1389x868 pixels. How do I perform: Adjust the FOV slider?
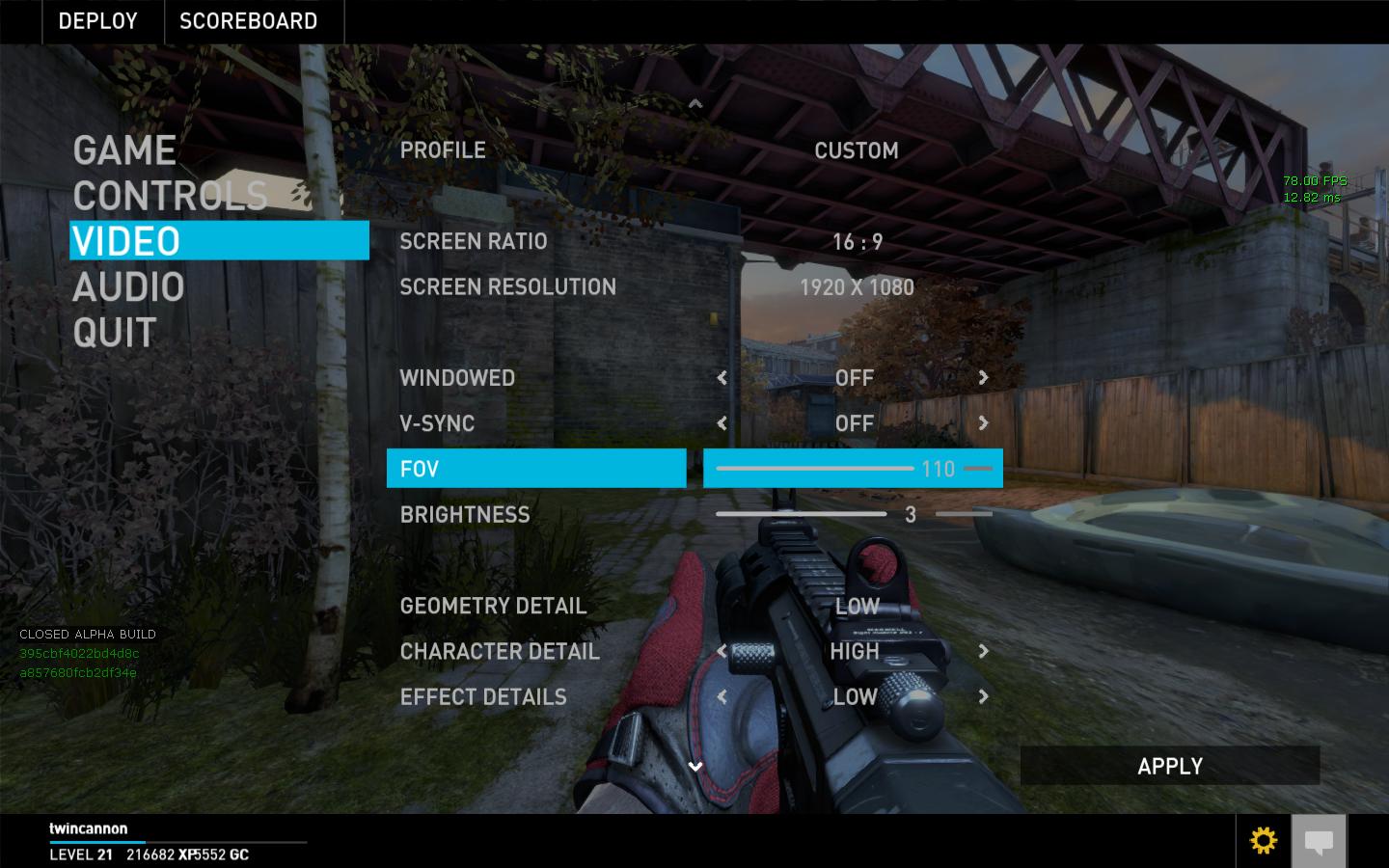(x=815, y=469)
